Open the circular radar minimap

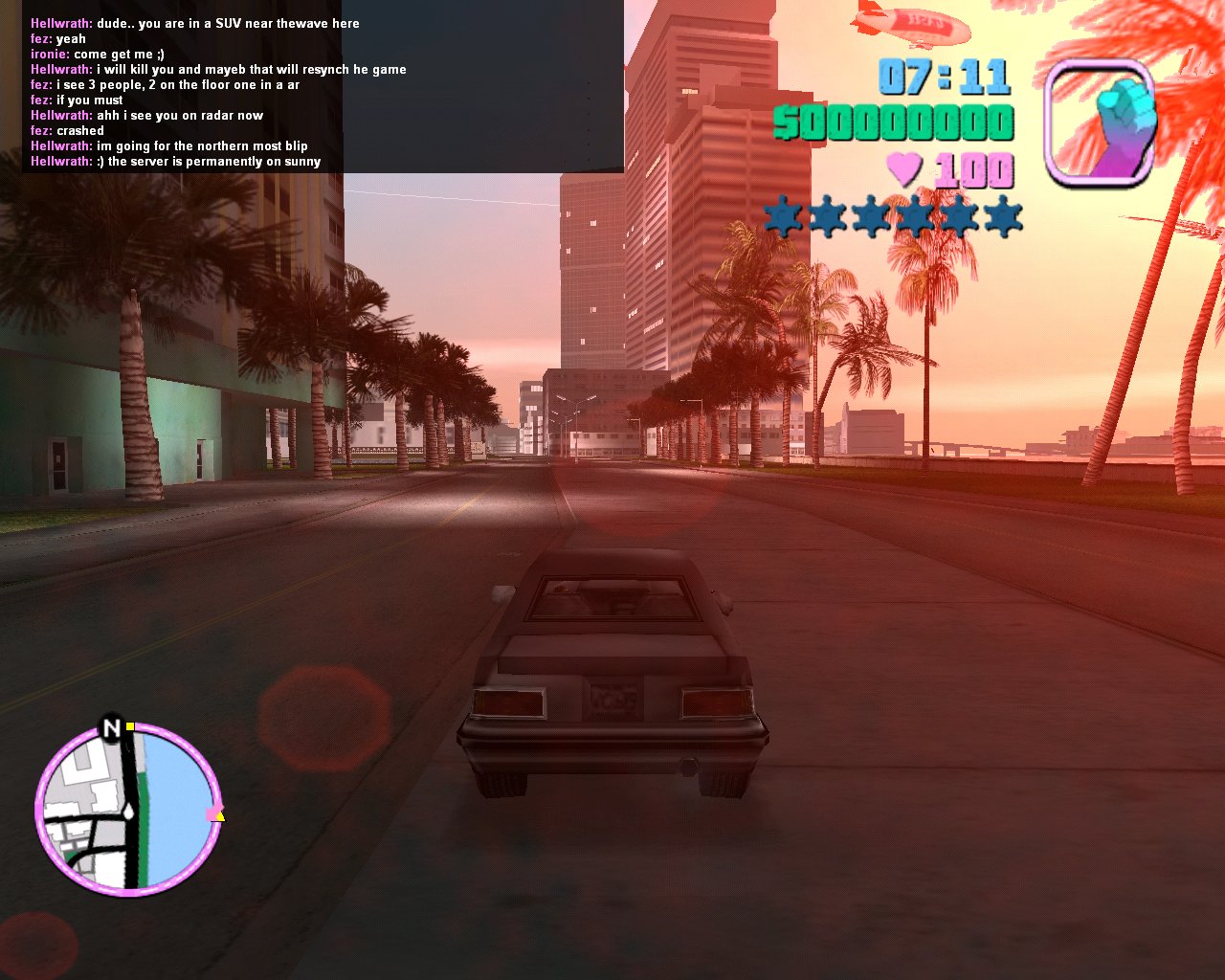click(x=128, y=809)
